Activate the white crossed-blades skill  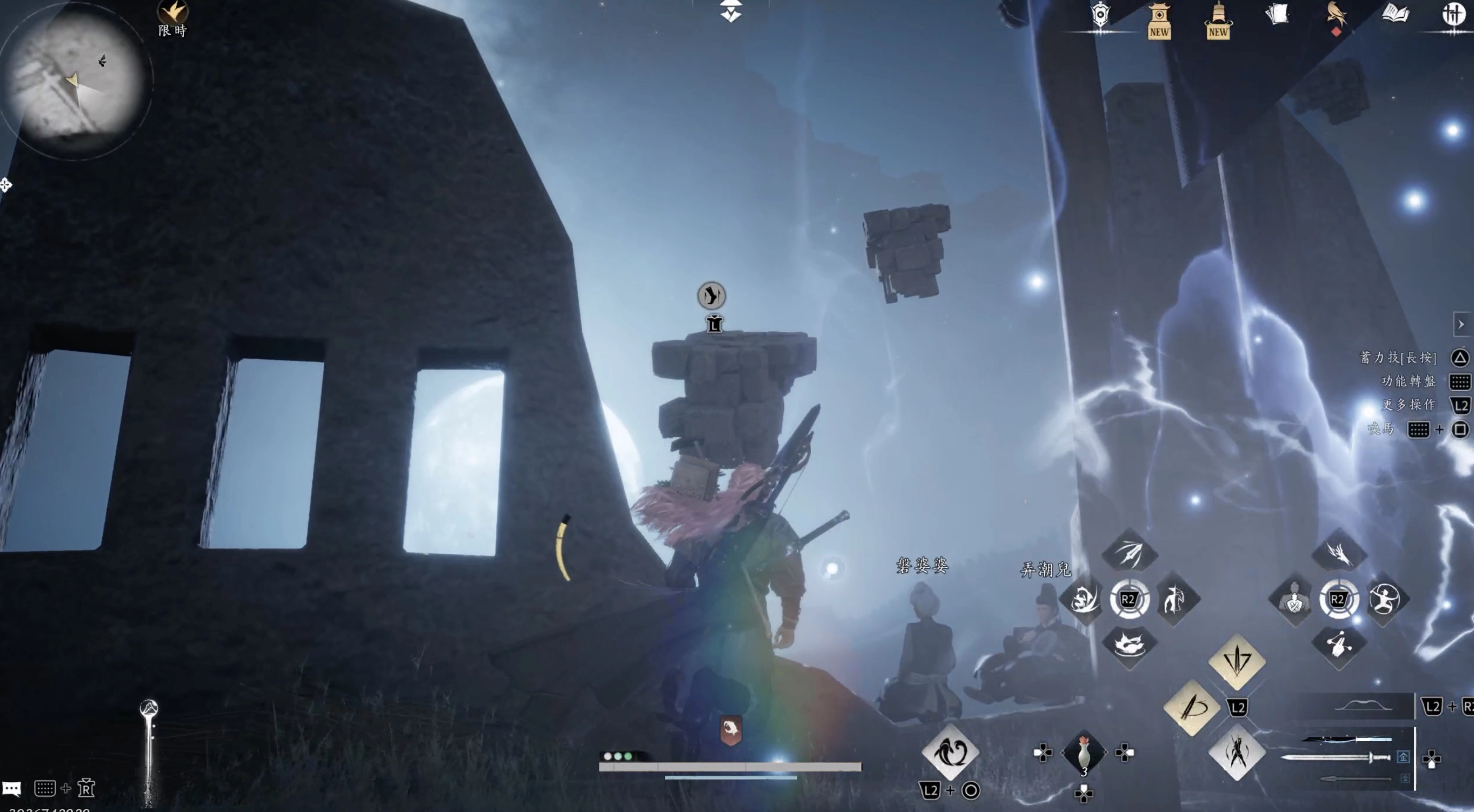(x=1237, y=752)
